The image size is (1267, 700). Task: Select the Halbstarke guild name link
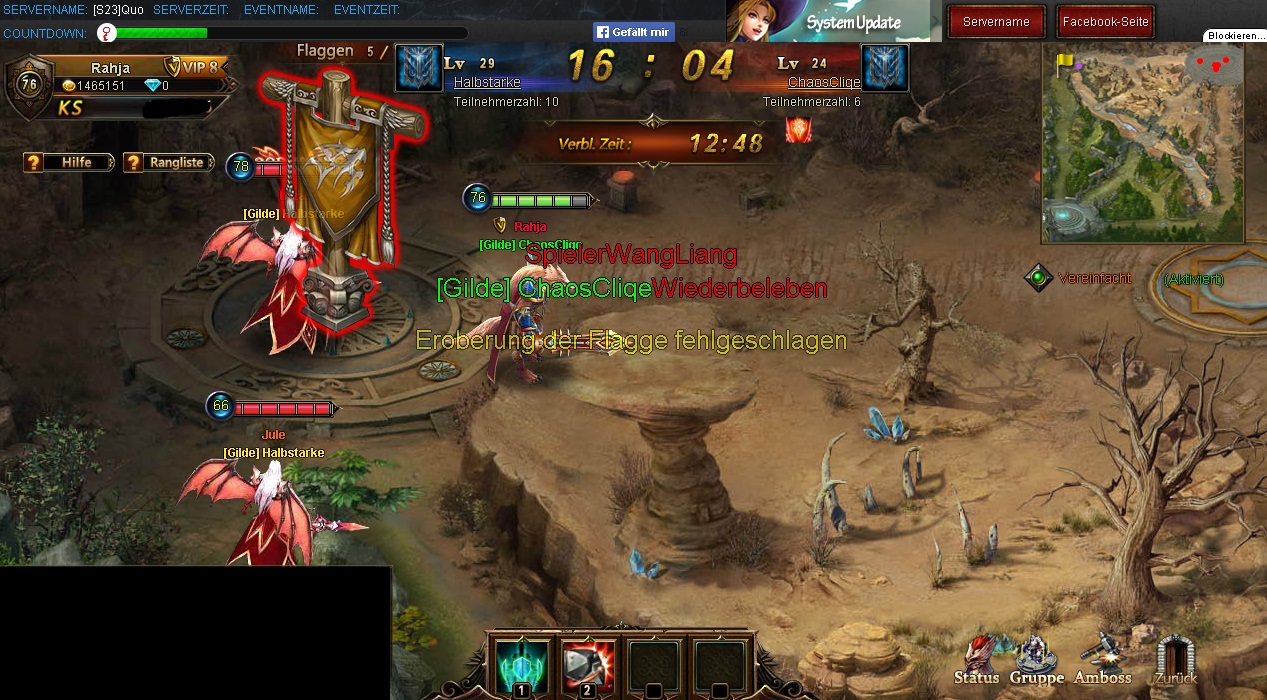pos(487,82)
